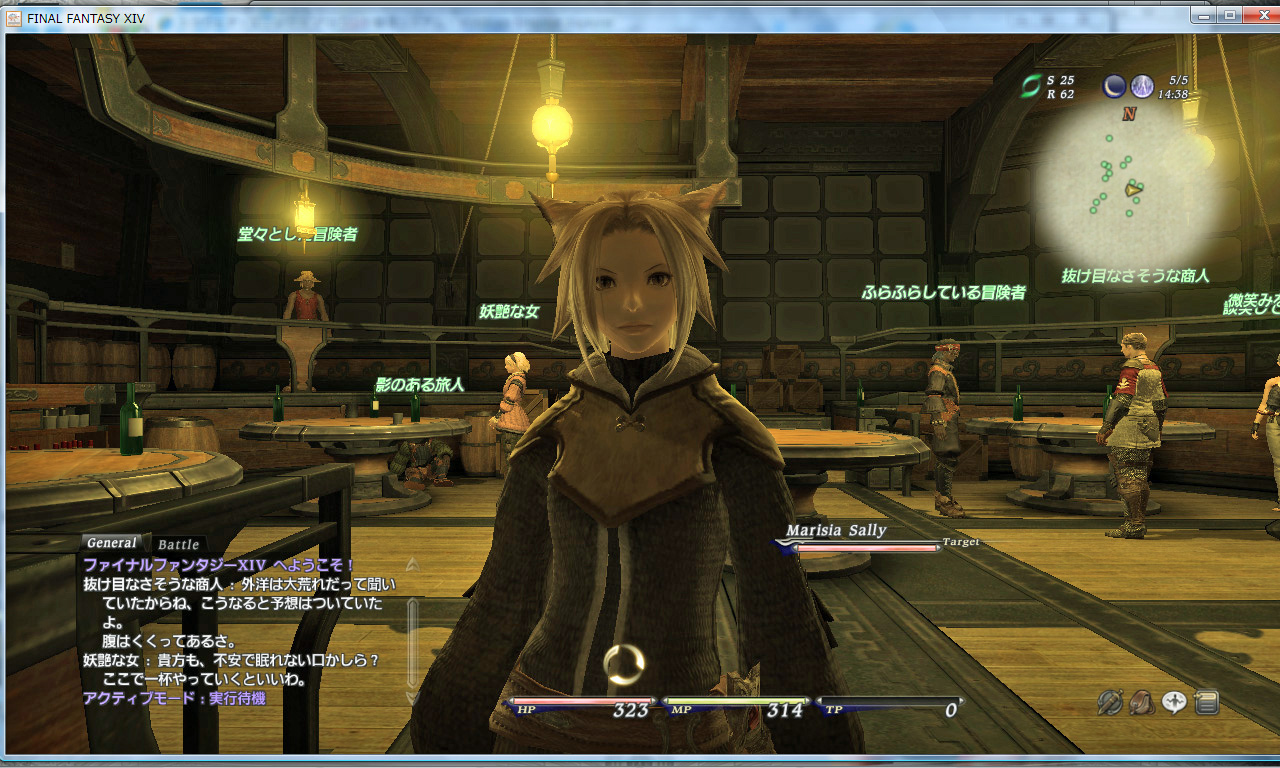The height and width of the screenshot is (768, 1280).
Task: Minimize the game window
Action: [x=1204, y=14]
